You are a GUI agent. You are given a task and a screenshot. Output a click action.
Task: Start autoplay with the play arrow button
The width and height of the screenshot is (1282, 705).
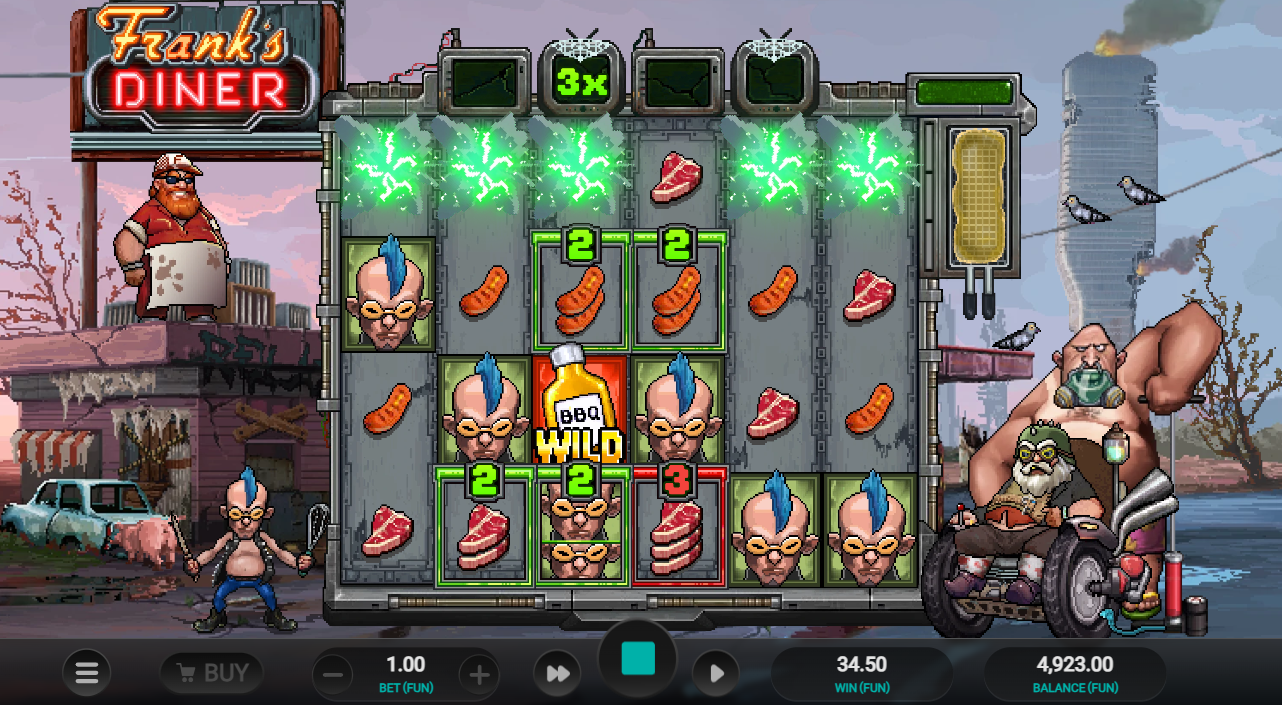(716, 674)
